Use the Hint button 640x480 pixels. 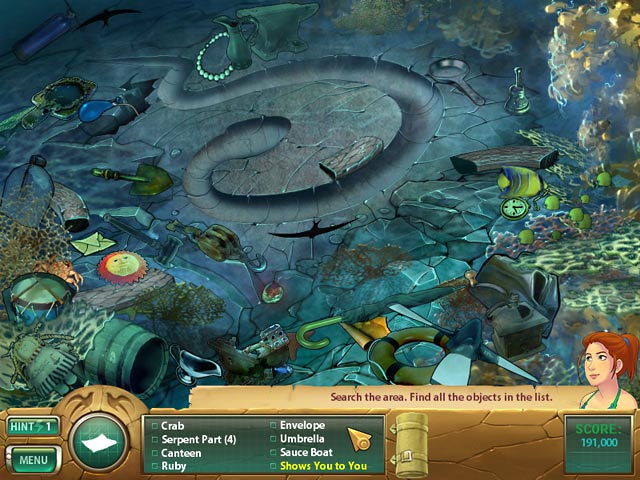[33, 427]
